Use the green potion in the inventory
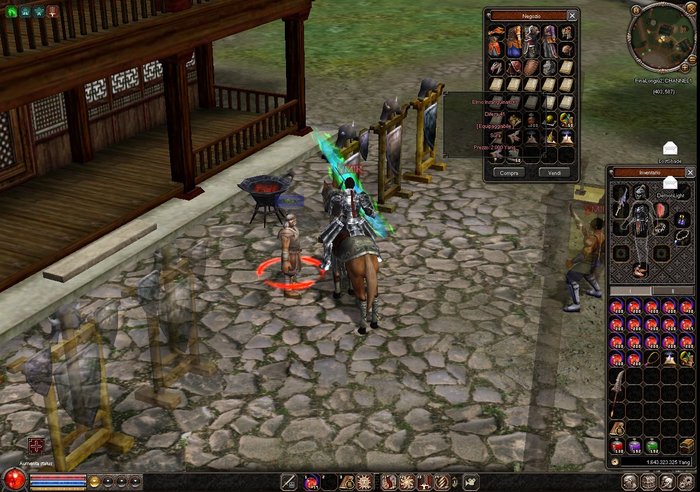The image size is (700, 492). 651,446
